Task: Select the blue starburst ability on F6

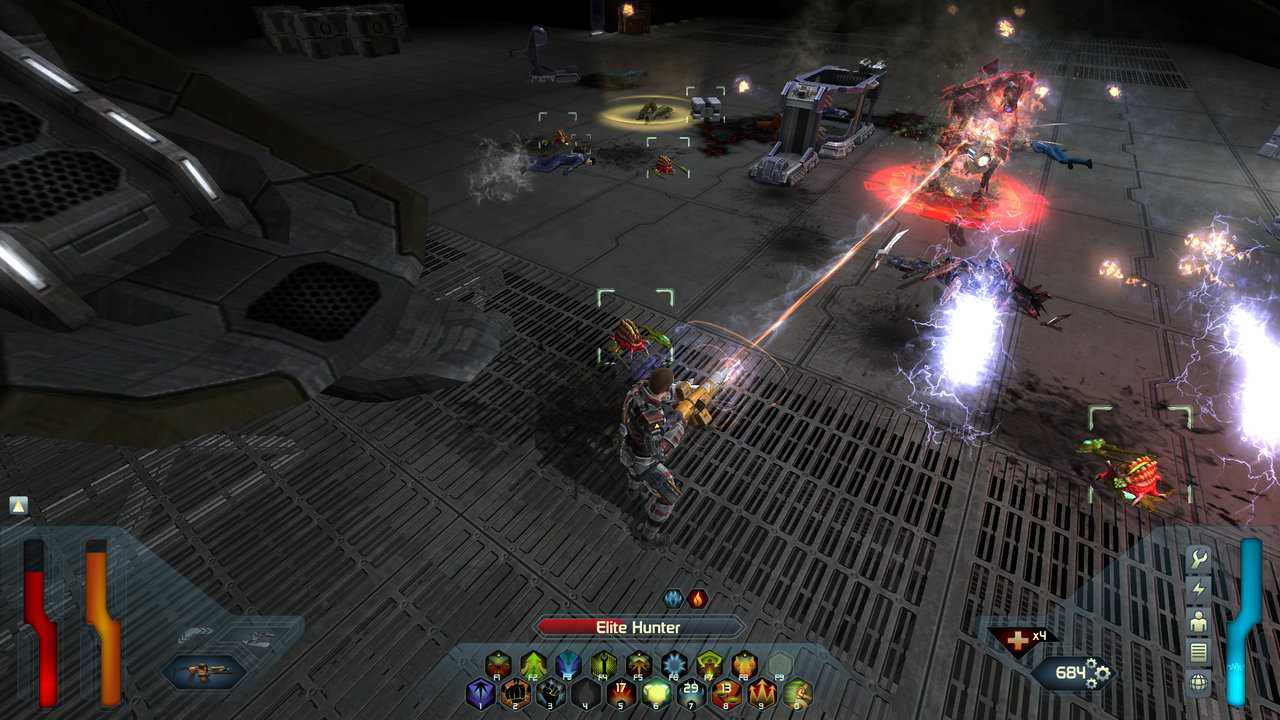Action: coord(674,663)
